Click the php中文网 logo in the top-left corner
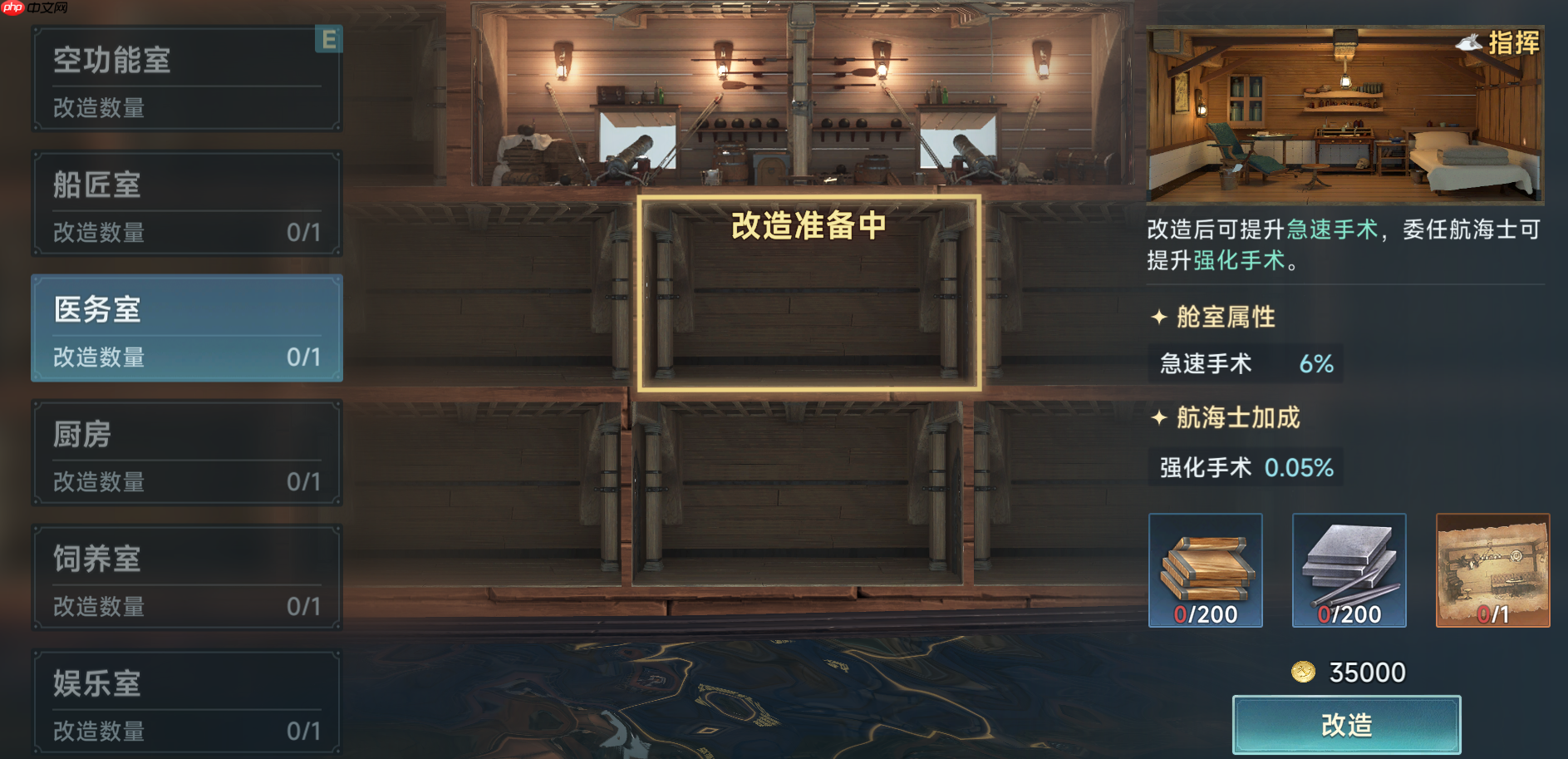 click(32, 10)
